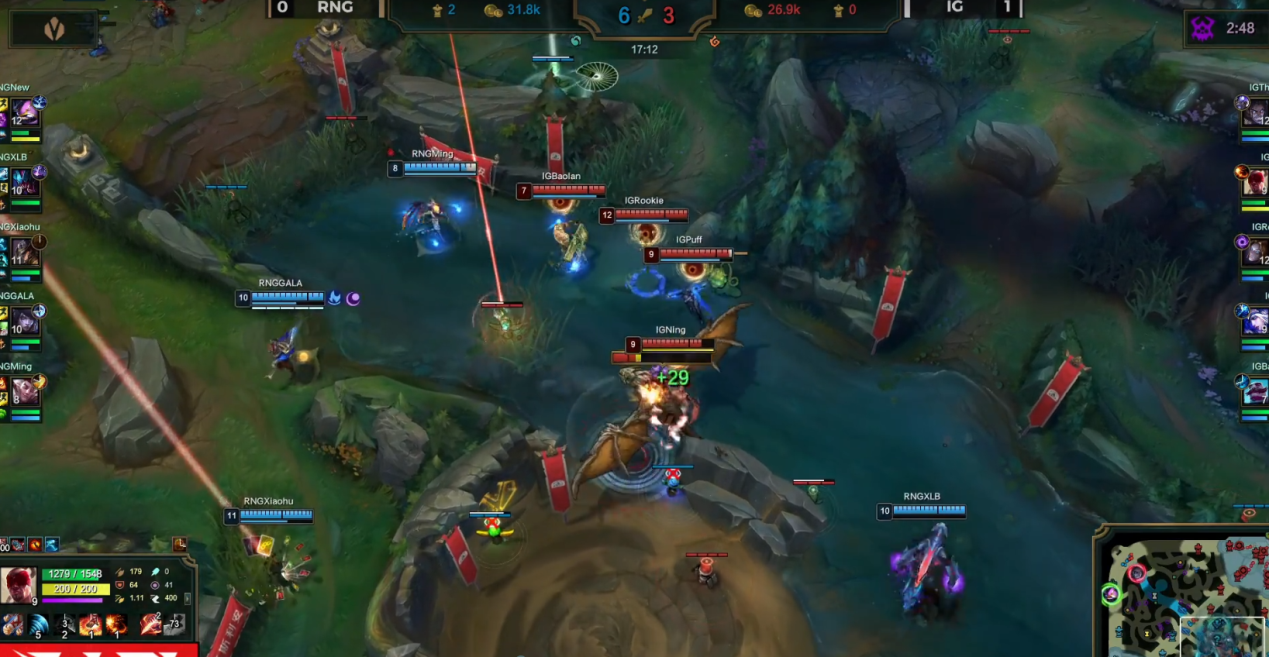This screenshot has height=657, width=1269.
Task: Use the Smite summoner spell icon
Action: [150, 625]
